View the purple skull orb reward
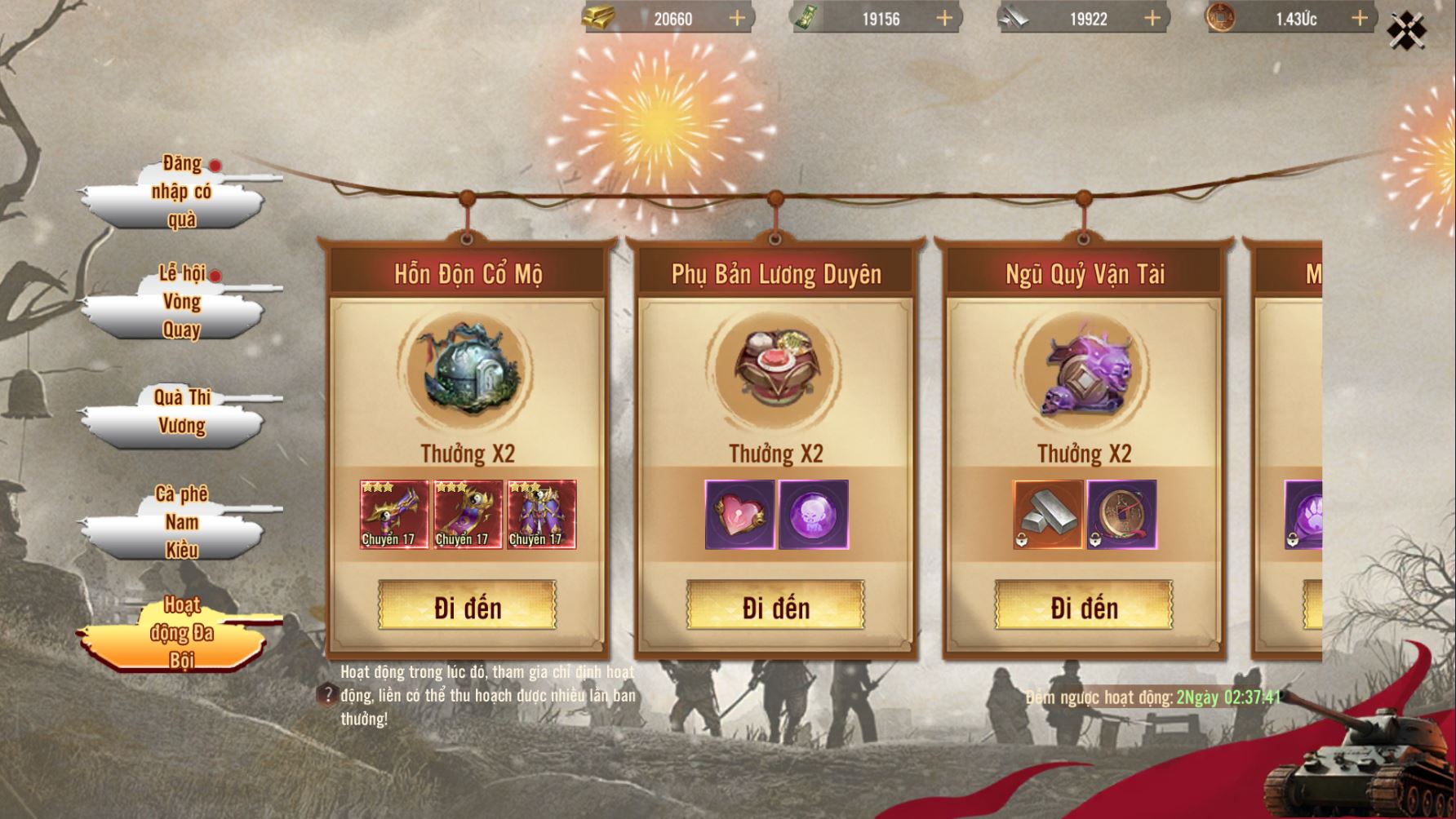 814,515
